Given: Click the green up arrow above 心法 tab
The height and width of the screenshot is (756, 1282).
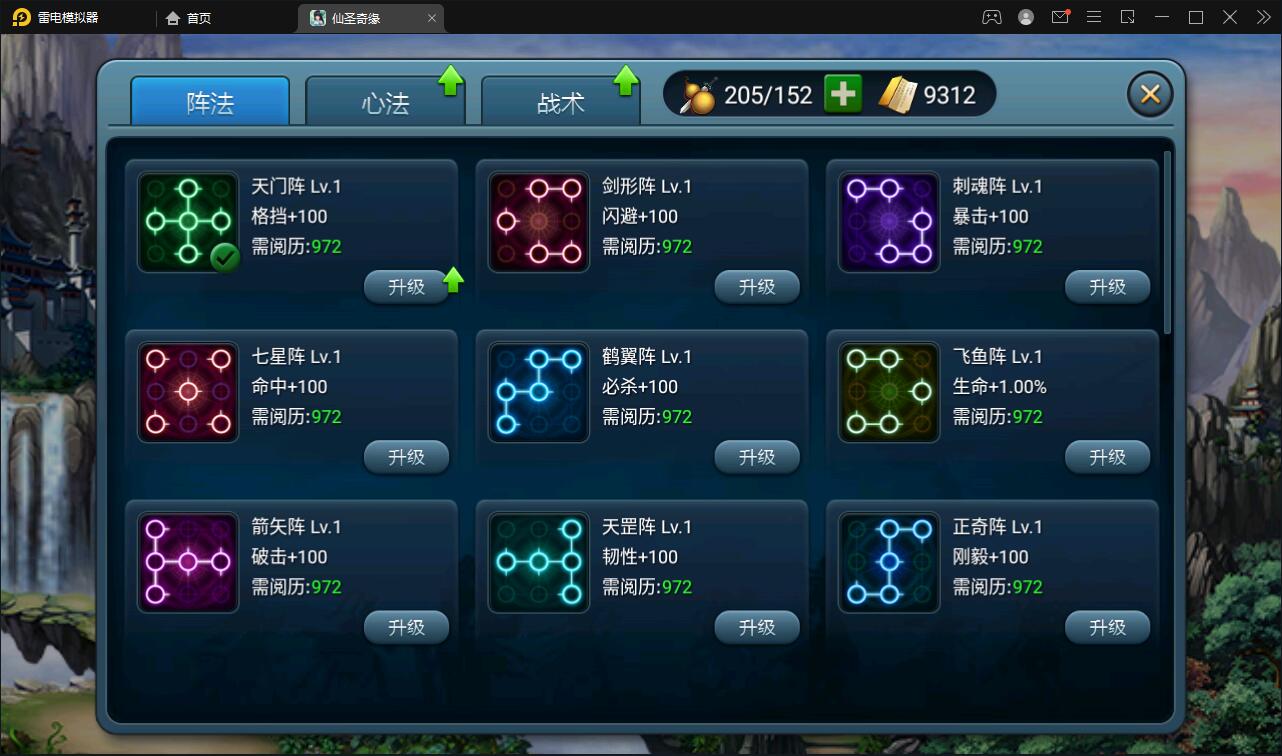Looking at the screenshot, I should tap(451, 81).
